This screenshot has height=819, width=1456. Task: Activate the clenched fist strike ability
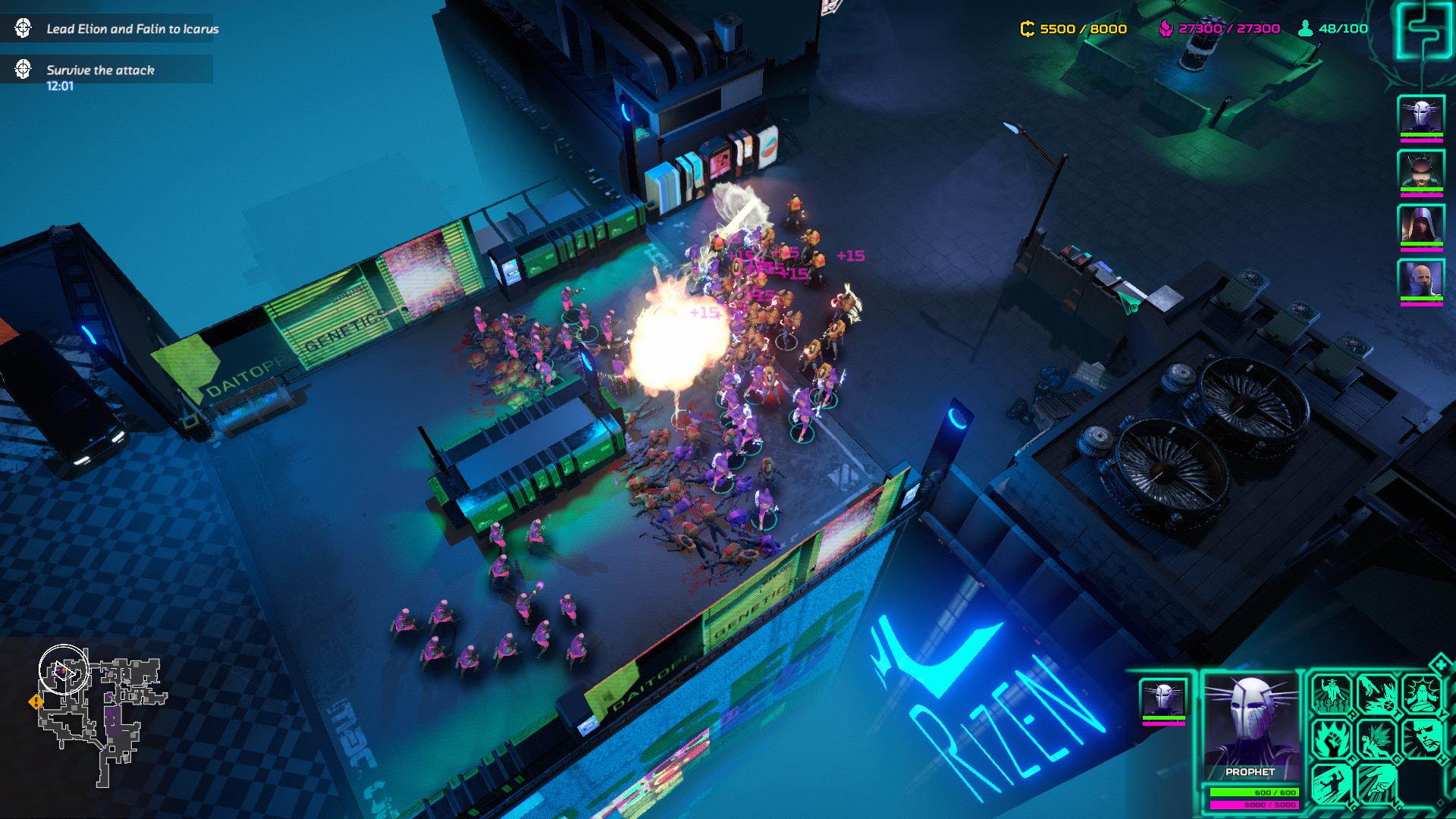(x=1377, y=782)
